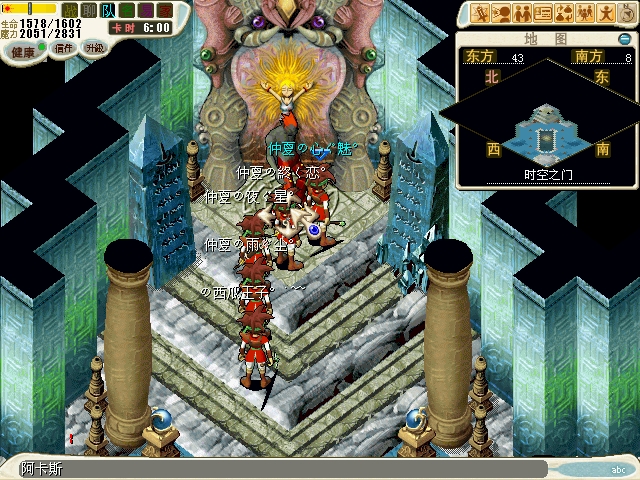Click the compass icon in the toolbar
The image size is (640, 480).
(x=627, y=13)
